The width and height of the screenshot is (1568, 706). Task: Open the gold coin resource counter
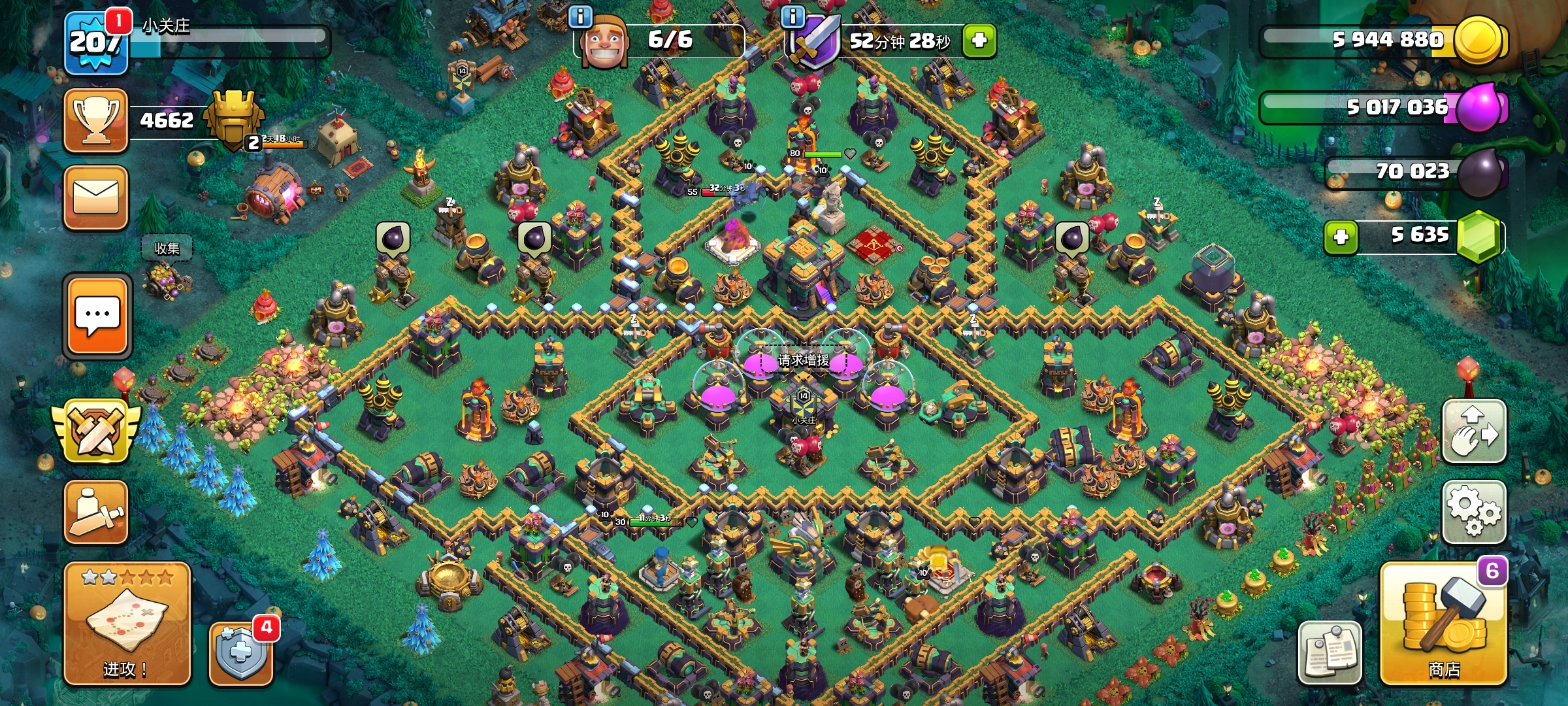1385,41
